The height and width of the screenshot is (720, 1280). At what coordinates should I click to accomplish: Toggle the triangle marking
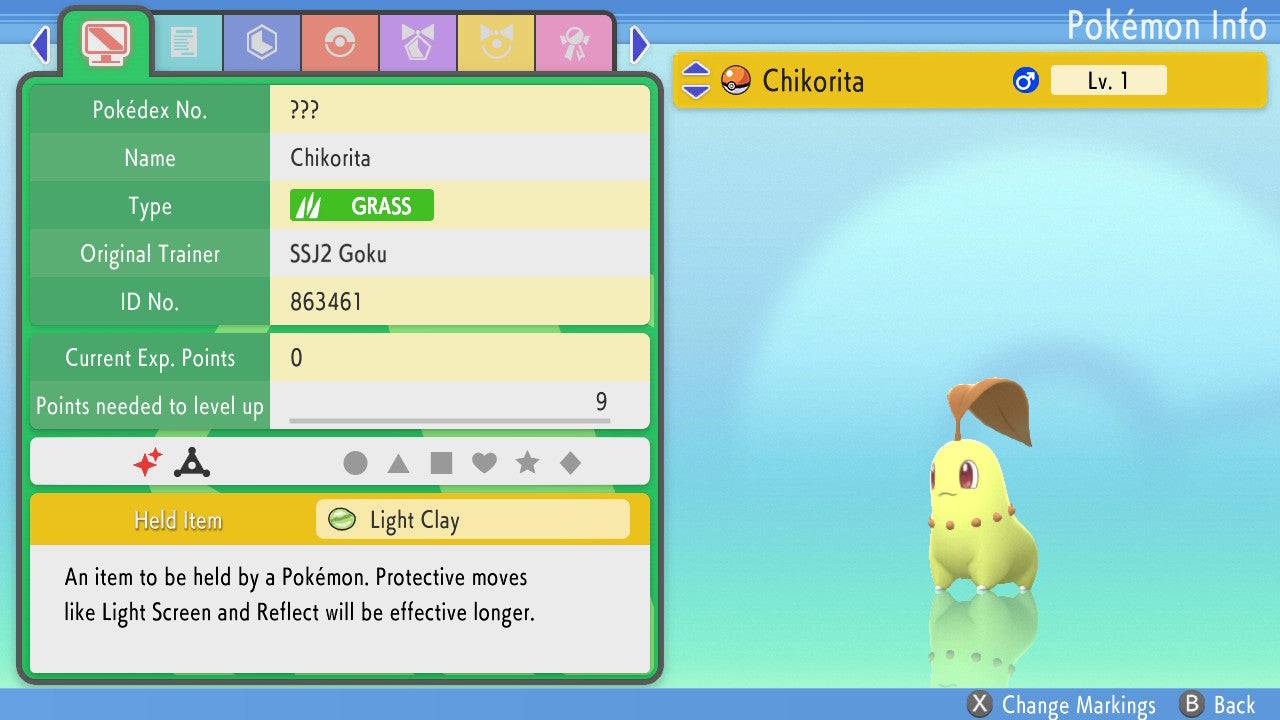coord(398,463)
